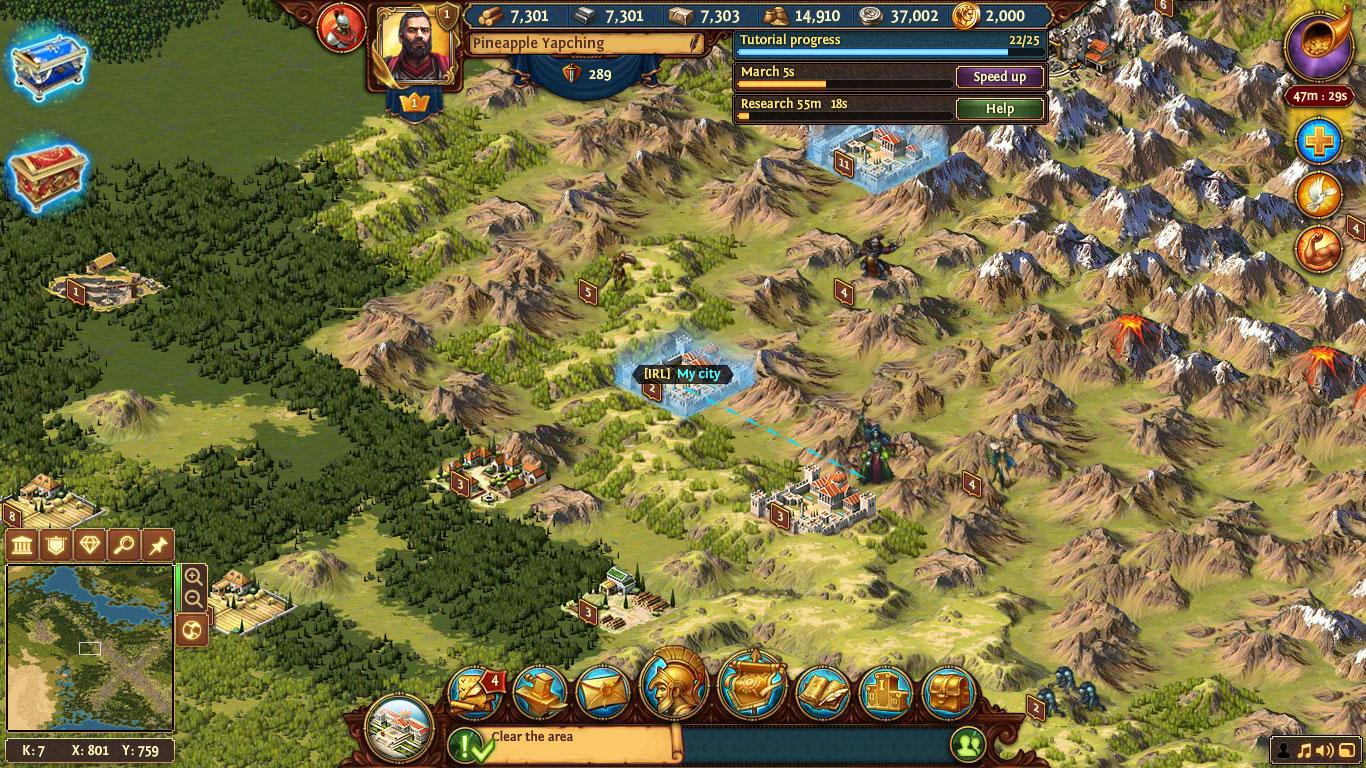Click the Help button for research
The height and width of the screenshot is (768, 1366).
(999, 108)
